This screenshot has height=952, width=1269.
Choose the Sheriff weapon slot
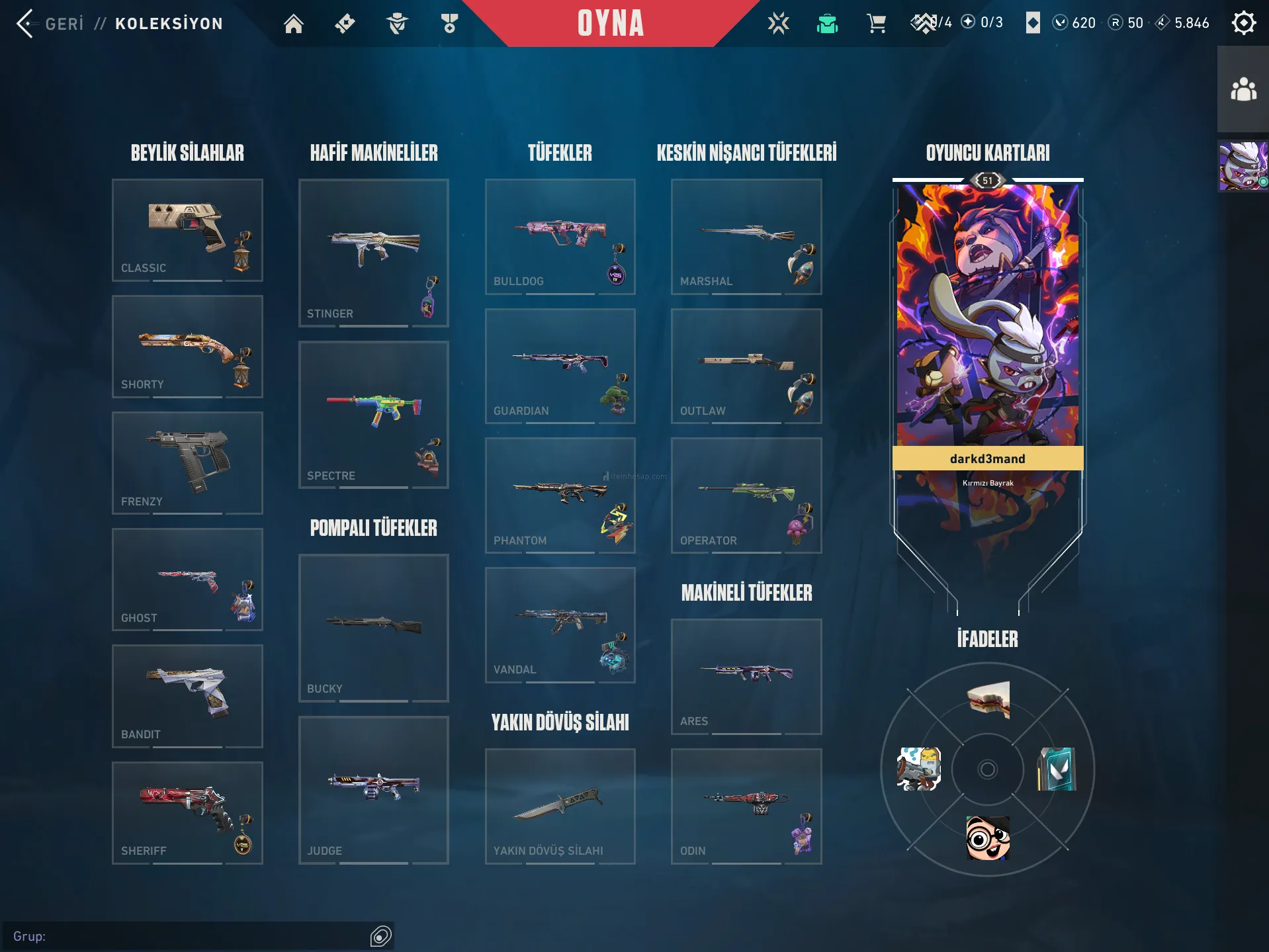[x=187, y=812]
